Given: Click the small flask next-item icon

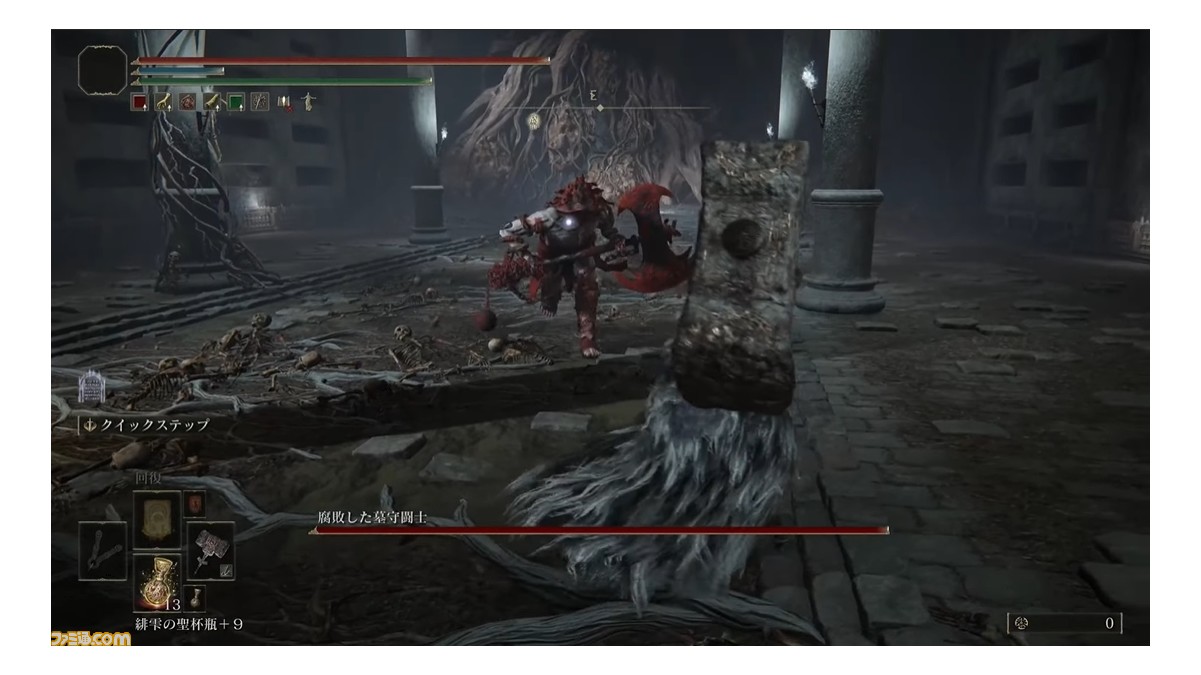Looking at the screenshot, I should [x=196, y=599].
